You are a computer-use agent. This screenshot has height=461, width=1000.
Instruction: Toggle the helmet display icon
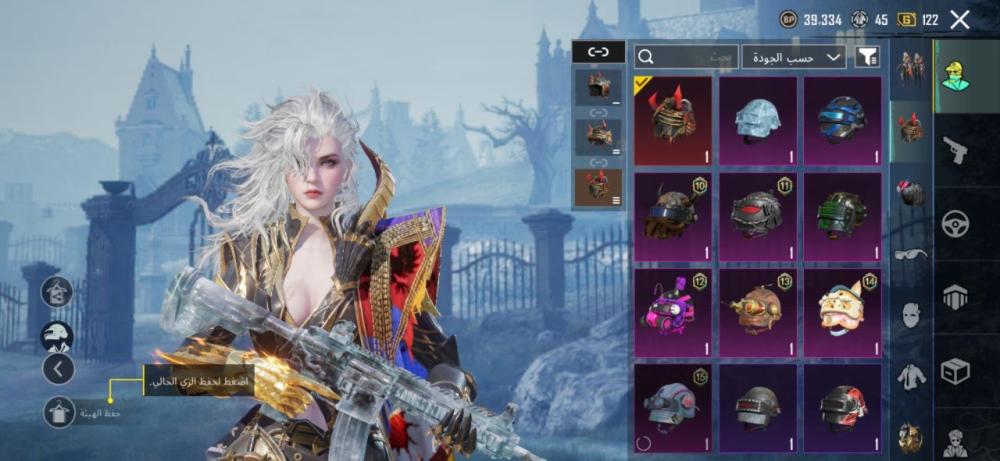click(x=57, y=336)
